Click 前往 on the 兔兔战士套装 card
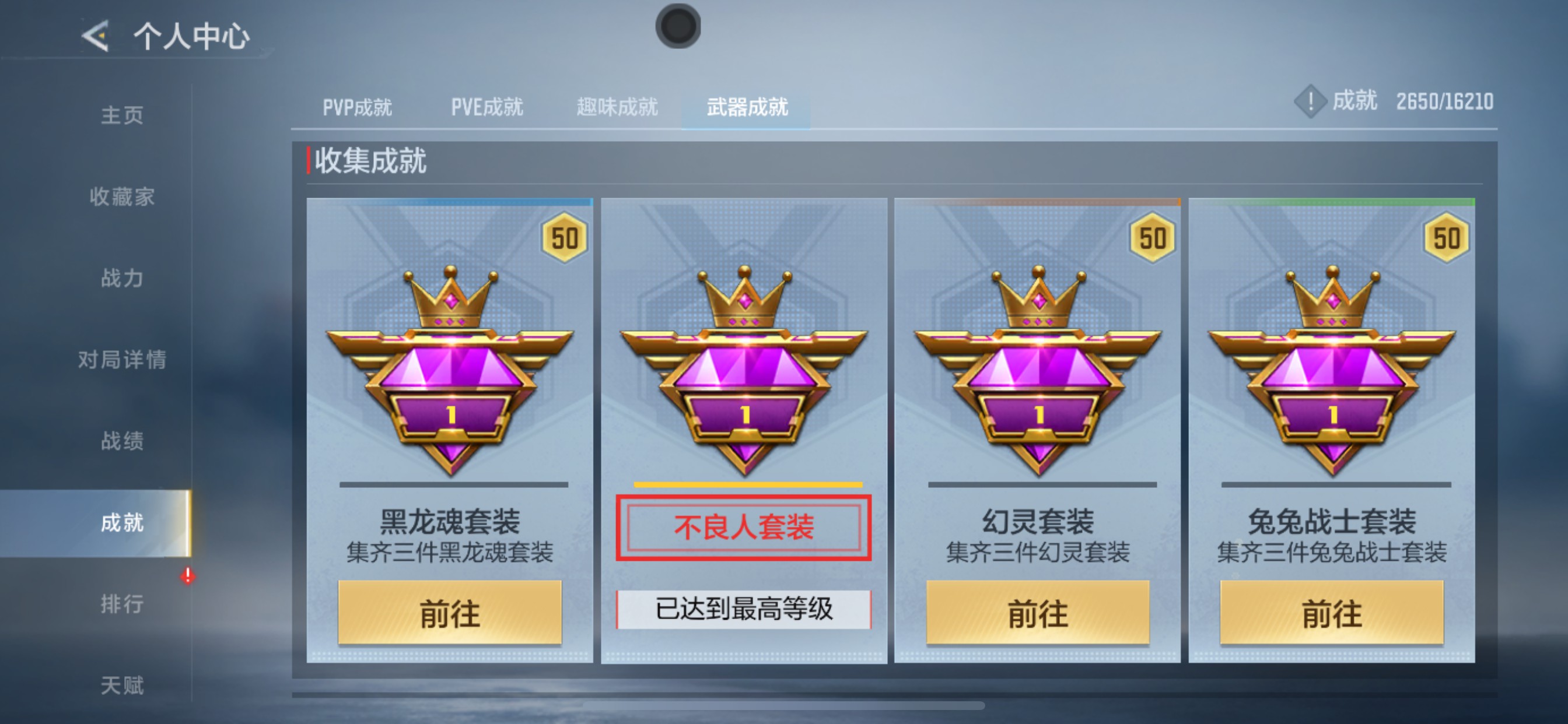 (1333, 614)
